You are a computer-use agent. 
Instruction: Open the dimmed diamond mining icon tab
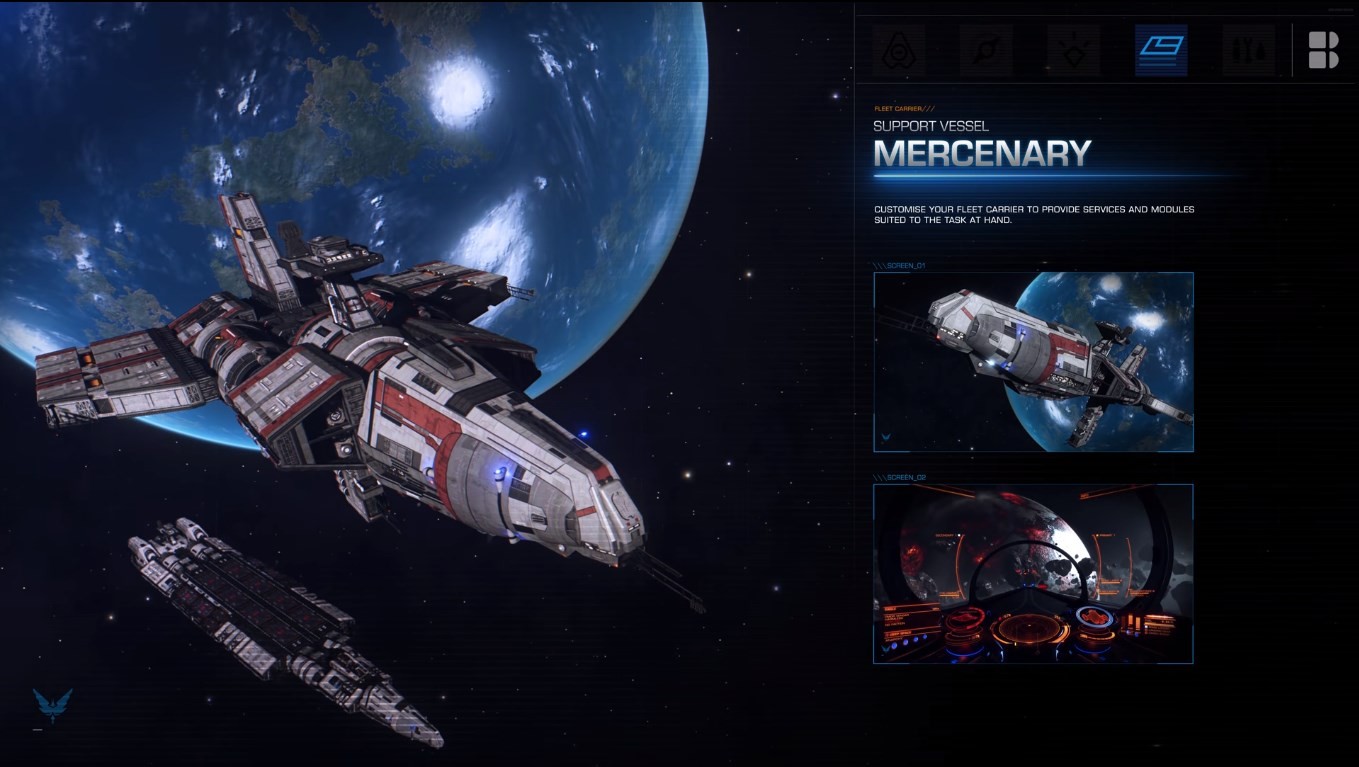pos(1073,51)
